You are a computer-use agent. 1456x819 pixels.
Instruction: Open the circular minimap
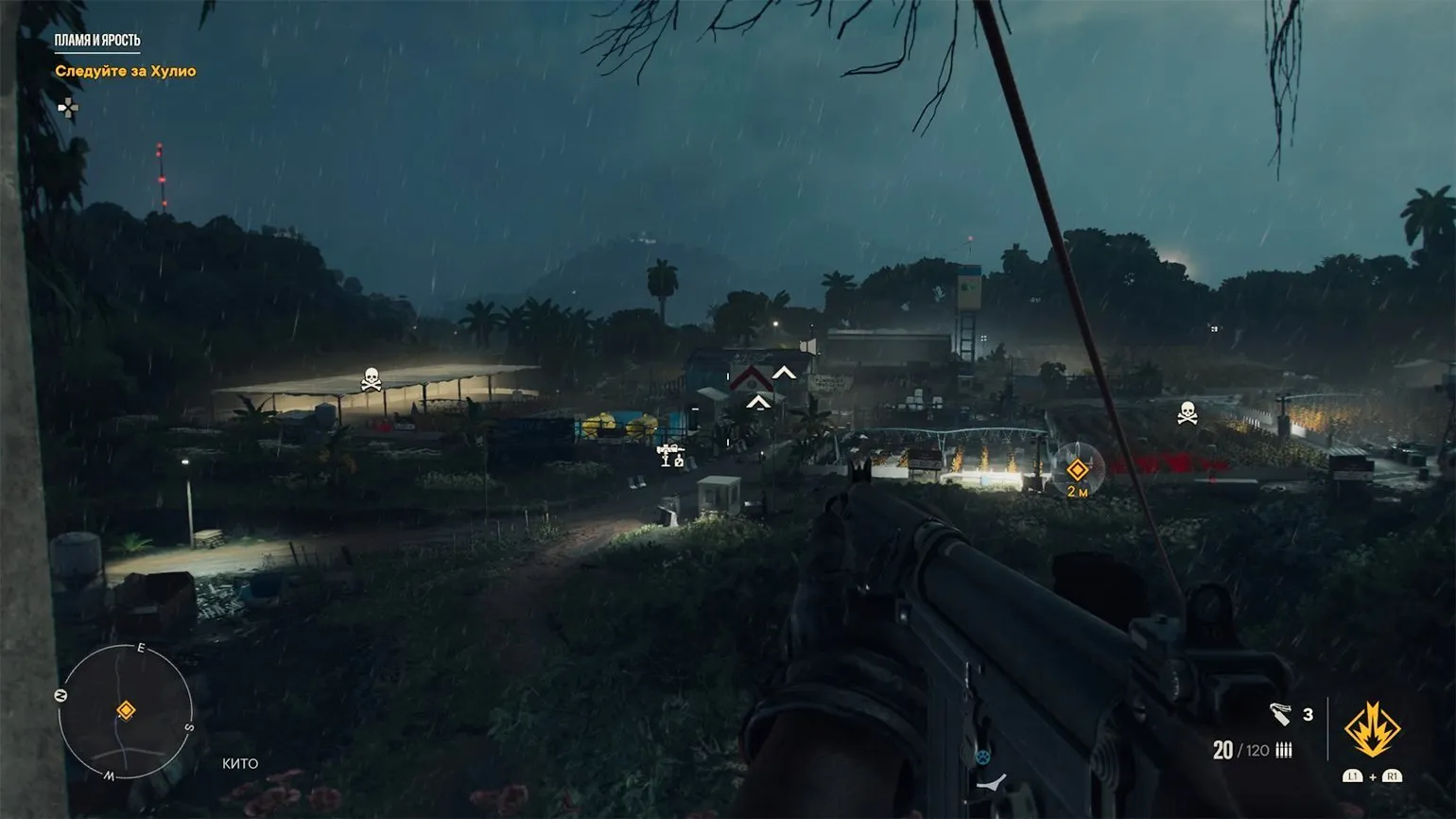pyautogui.click(x=126, y=711)
